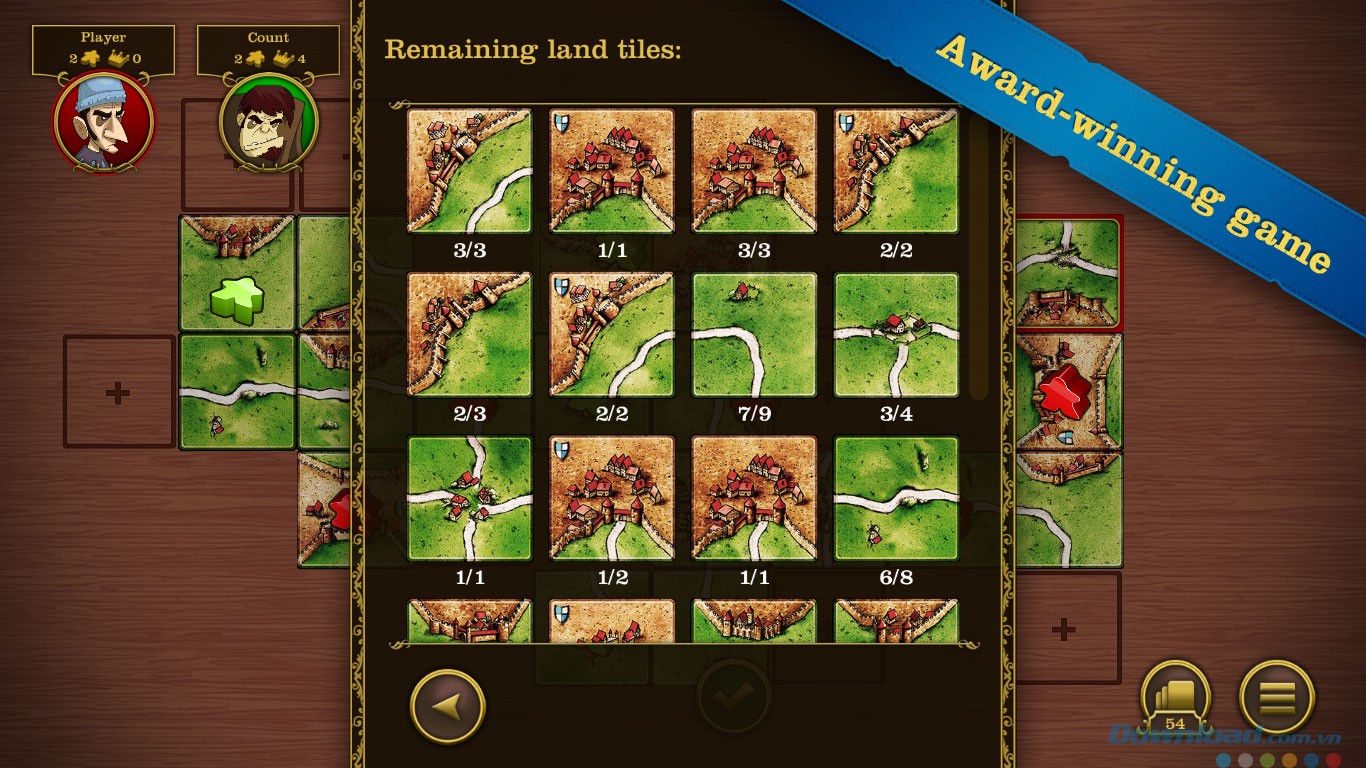
Task: Open the Player avatar portrait
Action: click(x=103, y=123)
